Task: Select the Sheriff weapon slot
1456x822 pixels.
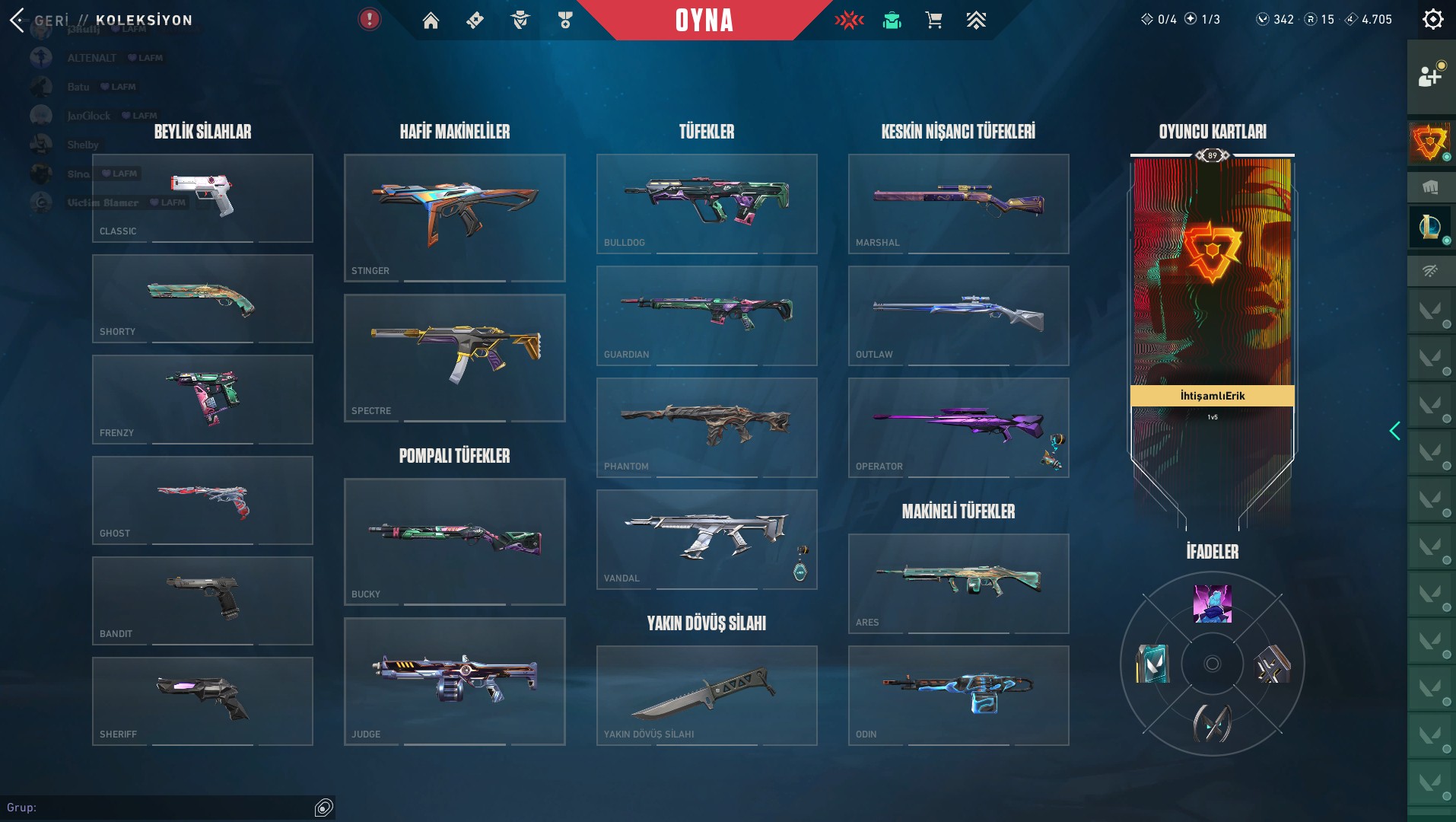Action: (202, 701)
